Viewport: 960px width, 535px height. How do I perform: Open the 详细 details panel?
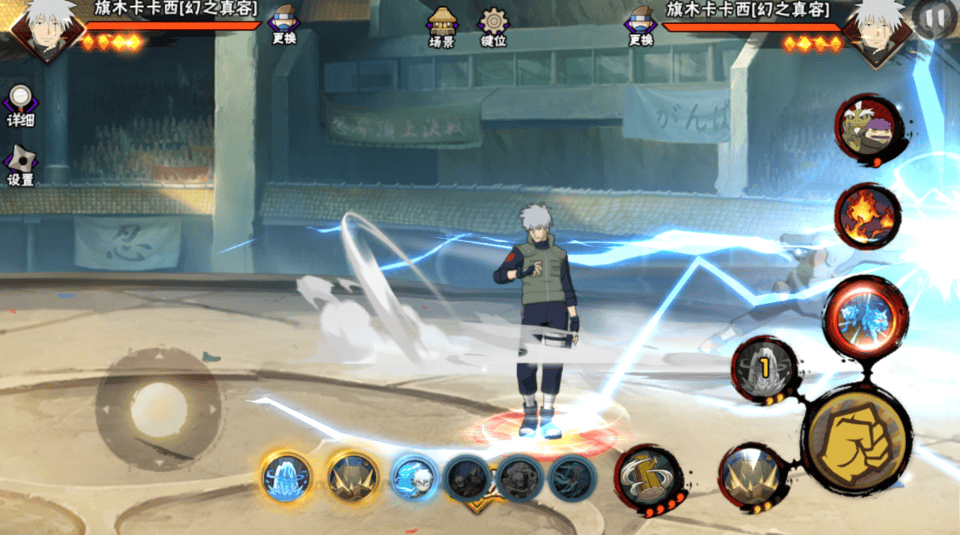pos(20,104)
